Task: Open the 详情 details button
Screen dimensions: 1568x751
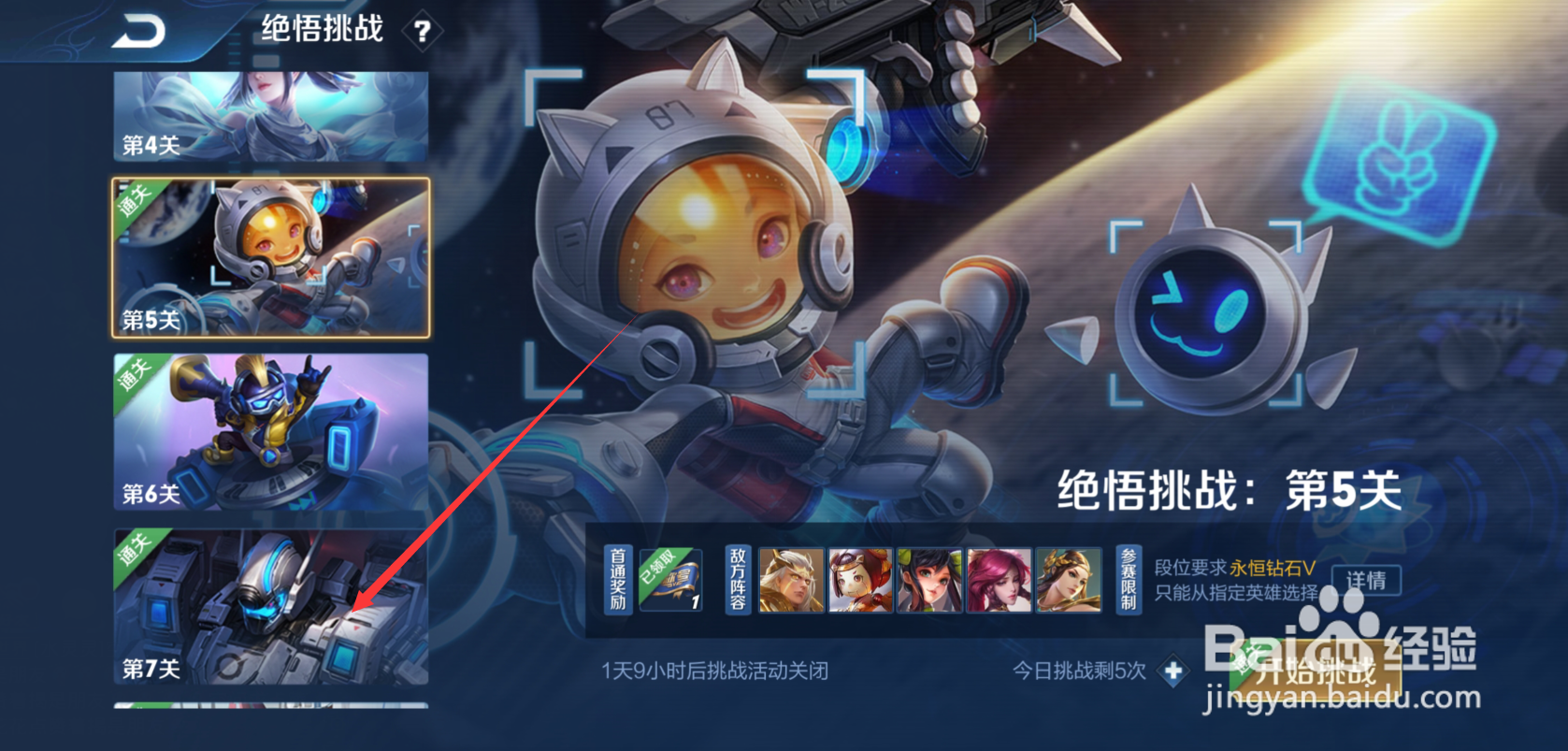Action: tap(1365, 581)
